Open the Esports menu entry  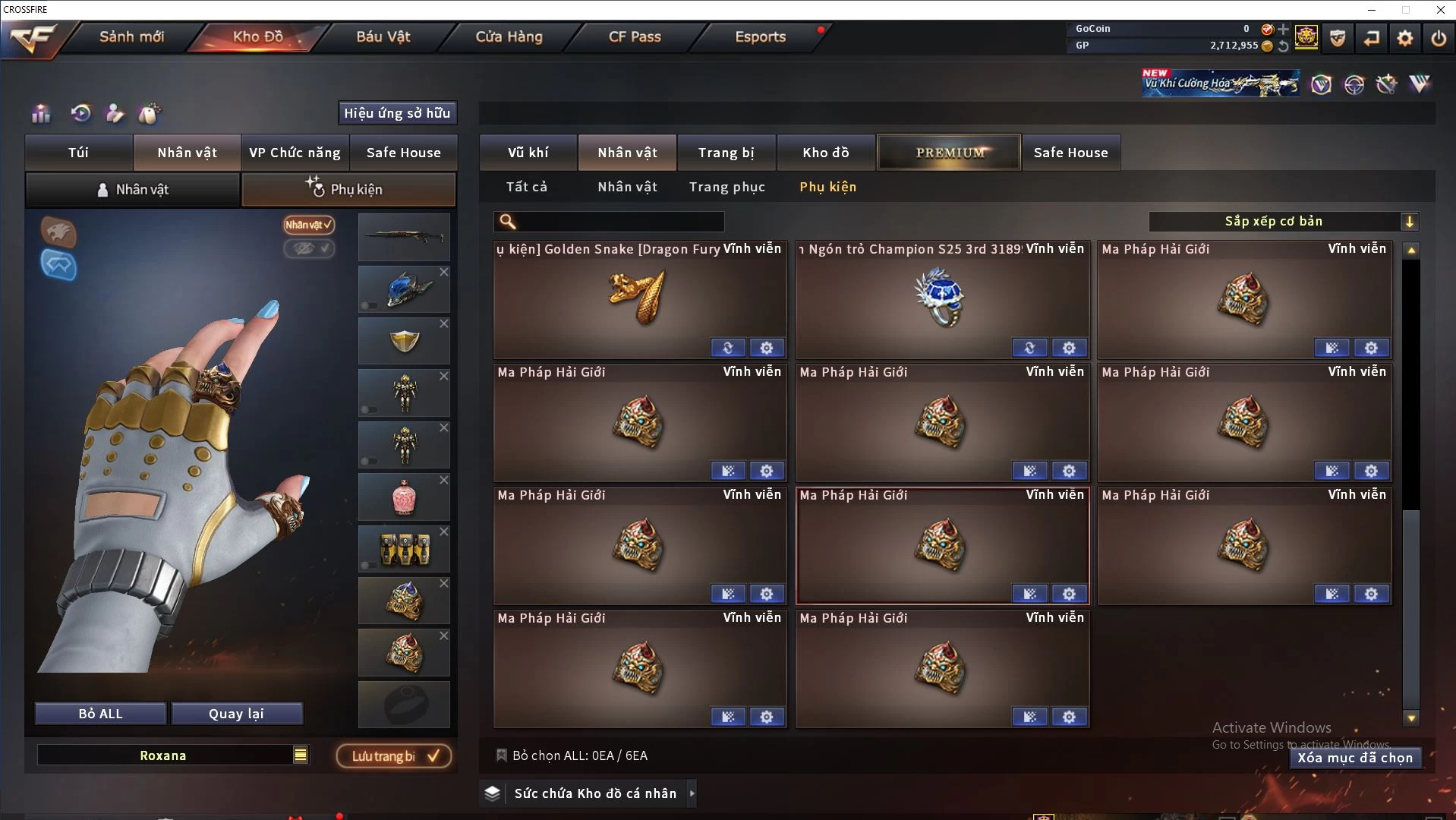click(760, 36)
